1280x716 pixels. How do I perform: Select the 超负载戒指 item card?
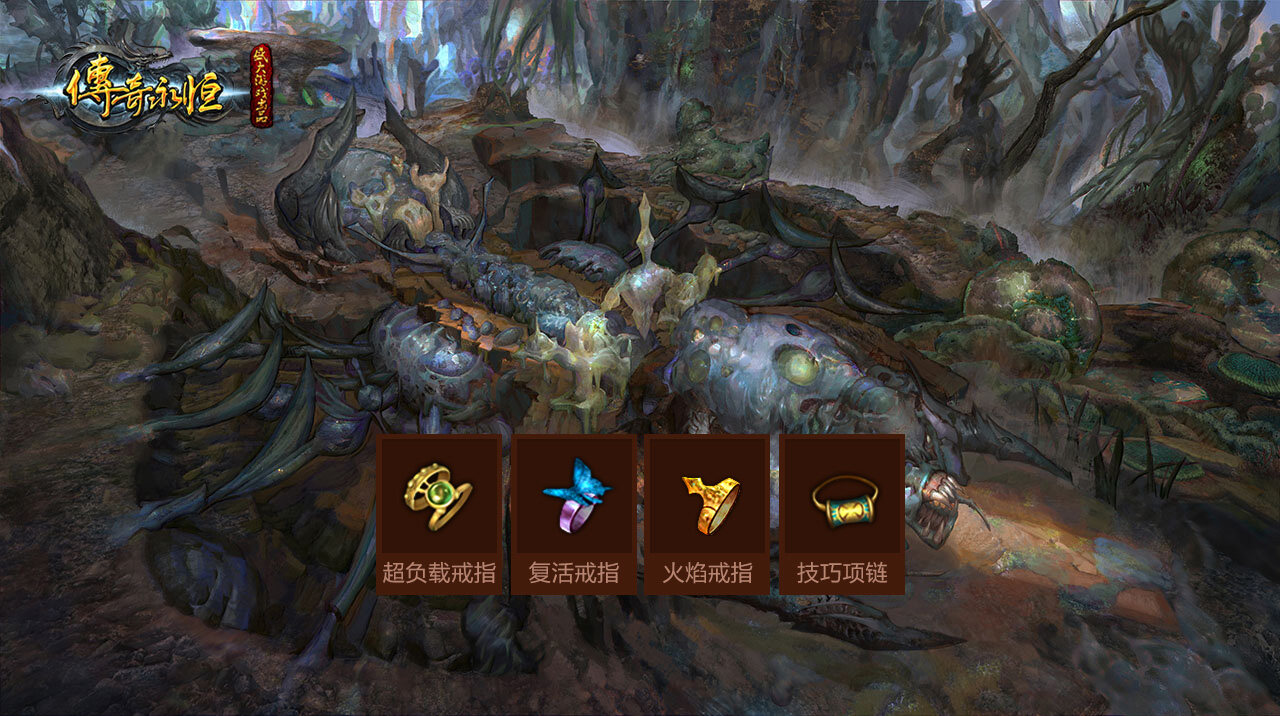(439, 514)
